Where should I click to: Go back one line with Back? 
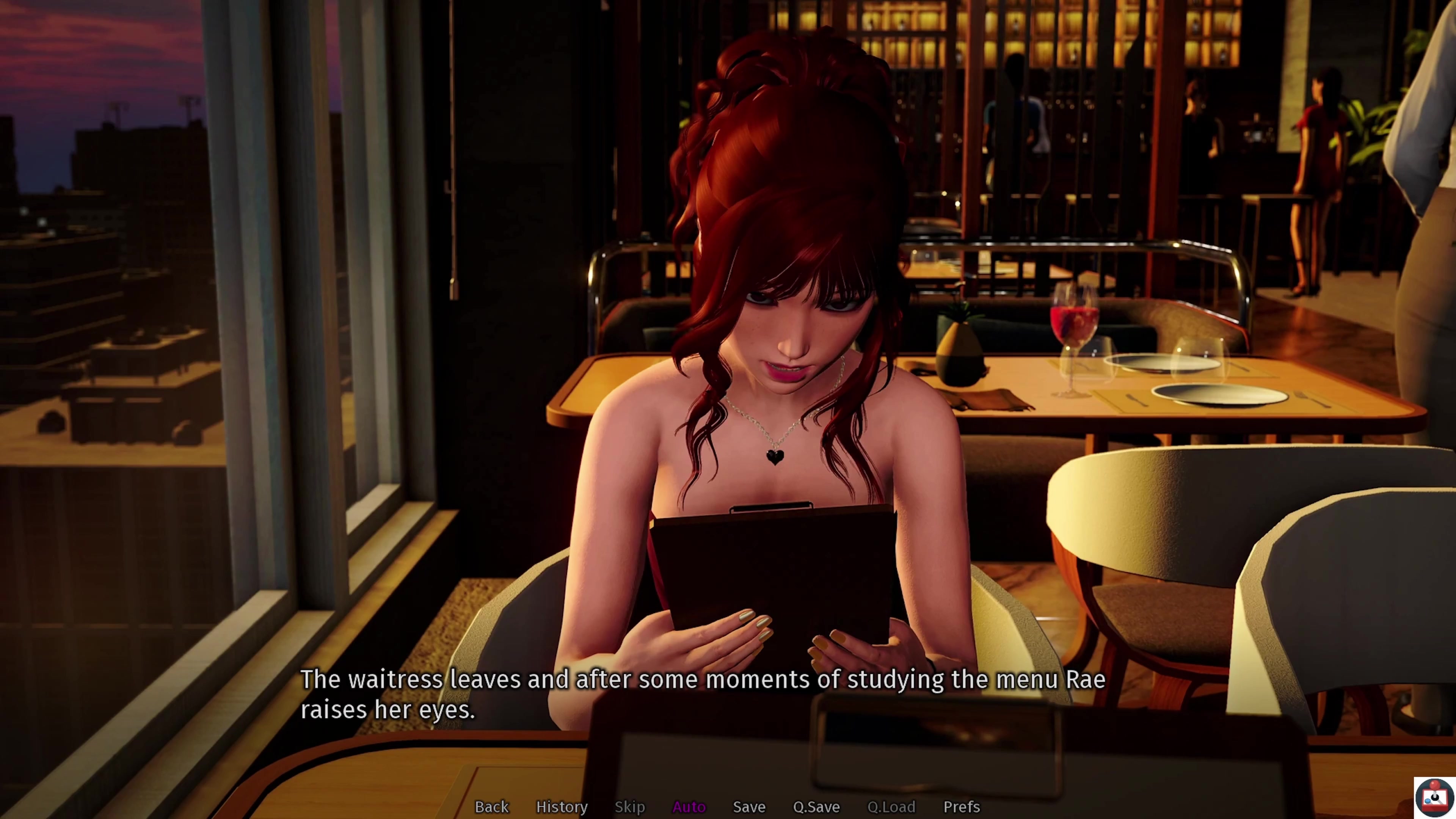491,806
